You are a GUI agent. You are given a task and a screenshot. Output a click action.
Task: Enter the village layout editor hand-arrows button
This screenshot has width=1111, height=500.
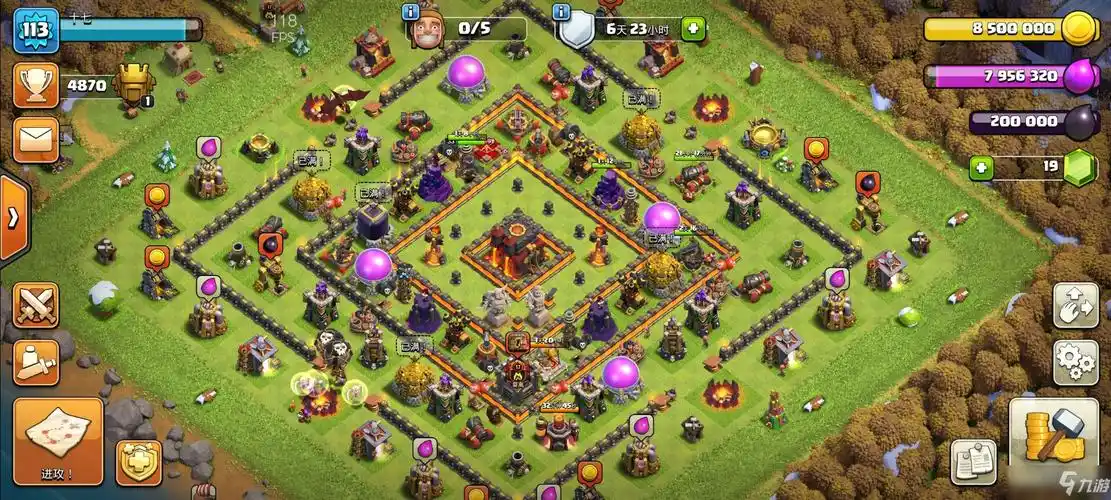[x=1076, y=305]
